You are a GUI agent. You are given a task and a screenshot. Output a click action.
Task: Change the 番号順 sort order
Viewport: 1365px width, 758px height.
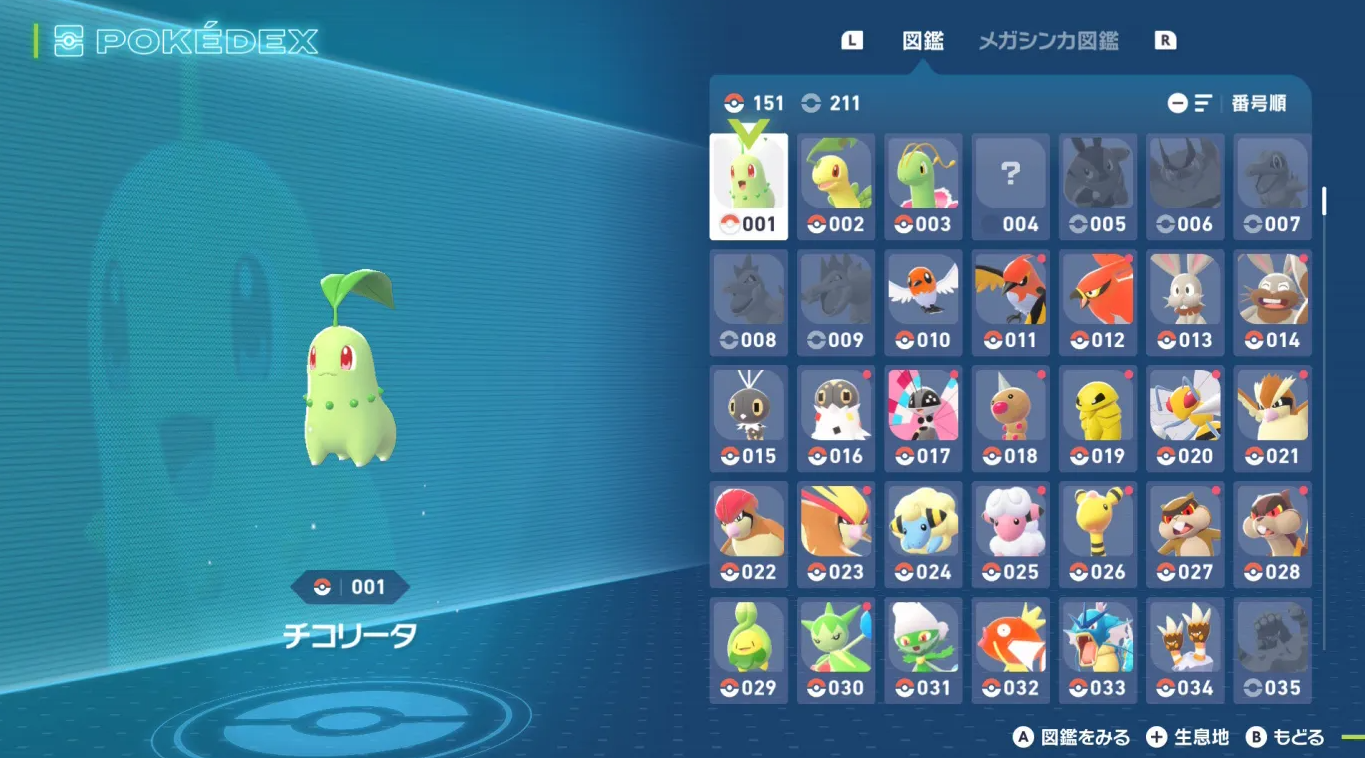[1227, 103]
